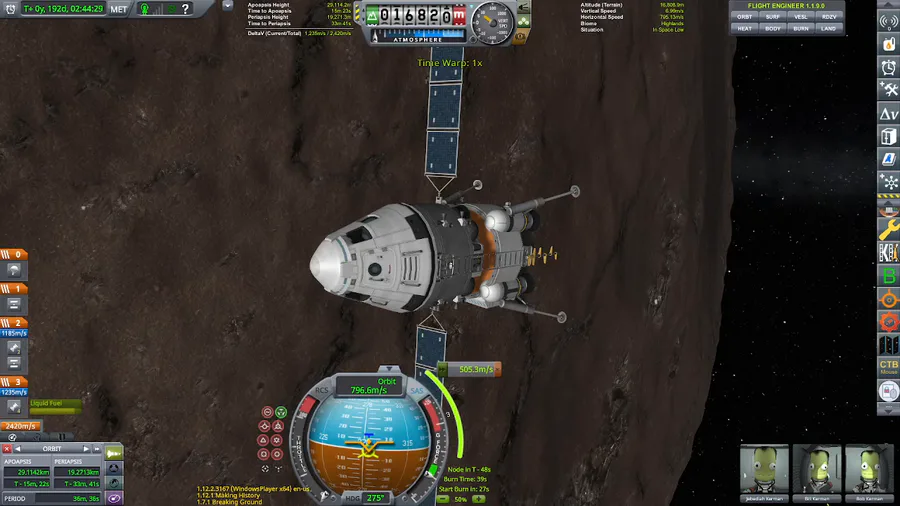Open the alarm clock toolbar icon
Screen dimensions: 900x506
[888, 67]
